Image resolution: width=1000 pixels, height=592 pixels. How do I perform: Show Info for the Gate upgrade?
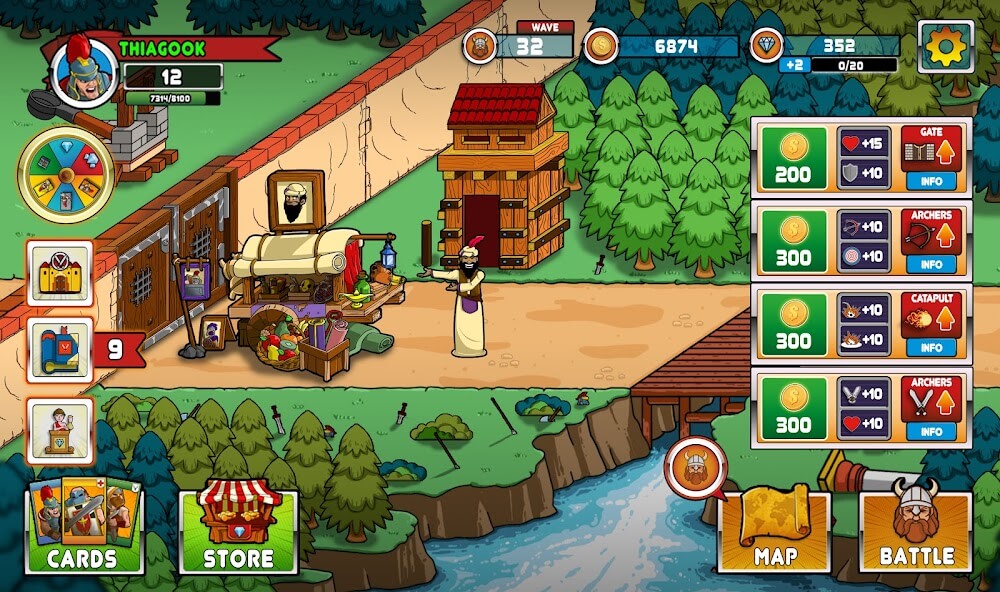coord(931,181)
